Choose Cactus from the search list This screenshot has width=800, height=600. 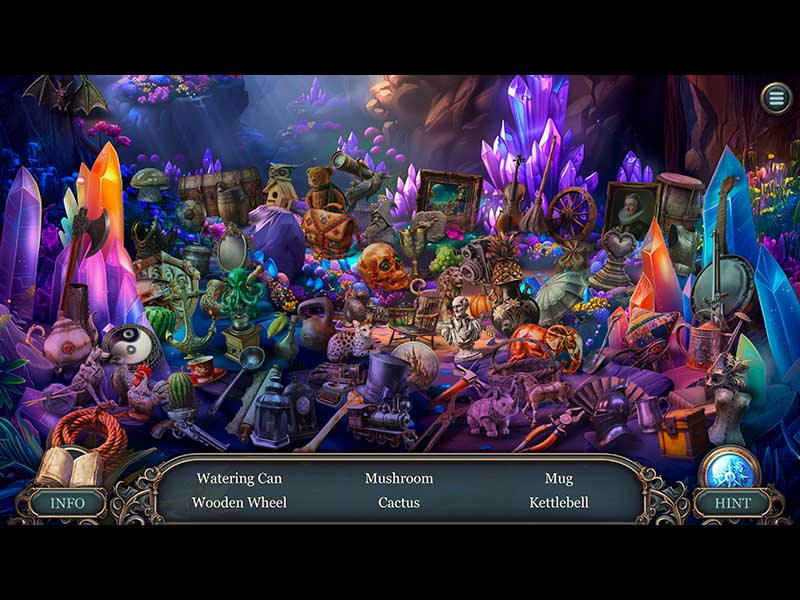click(x=399, y=503)
